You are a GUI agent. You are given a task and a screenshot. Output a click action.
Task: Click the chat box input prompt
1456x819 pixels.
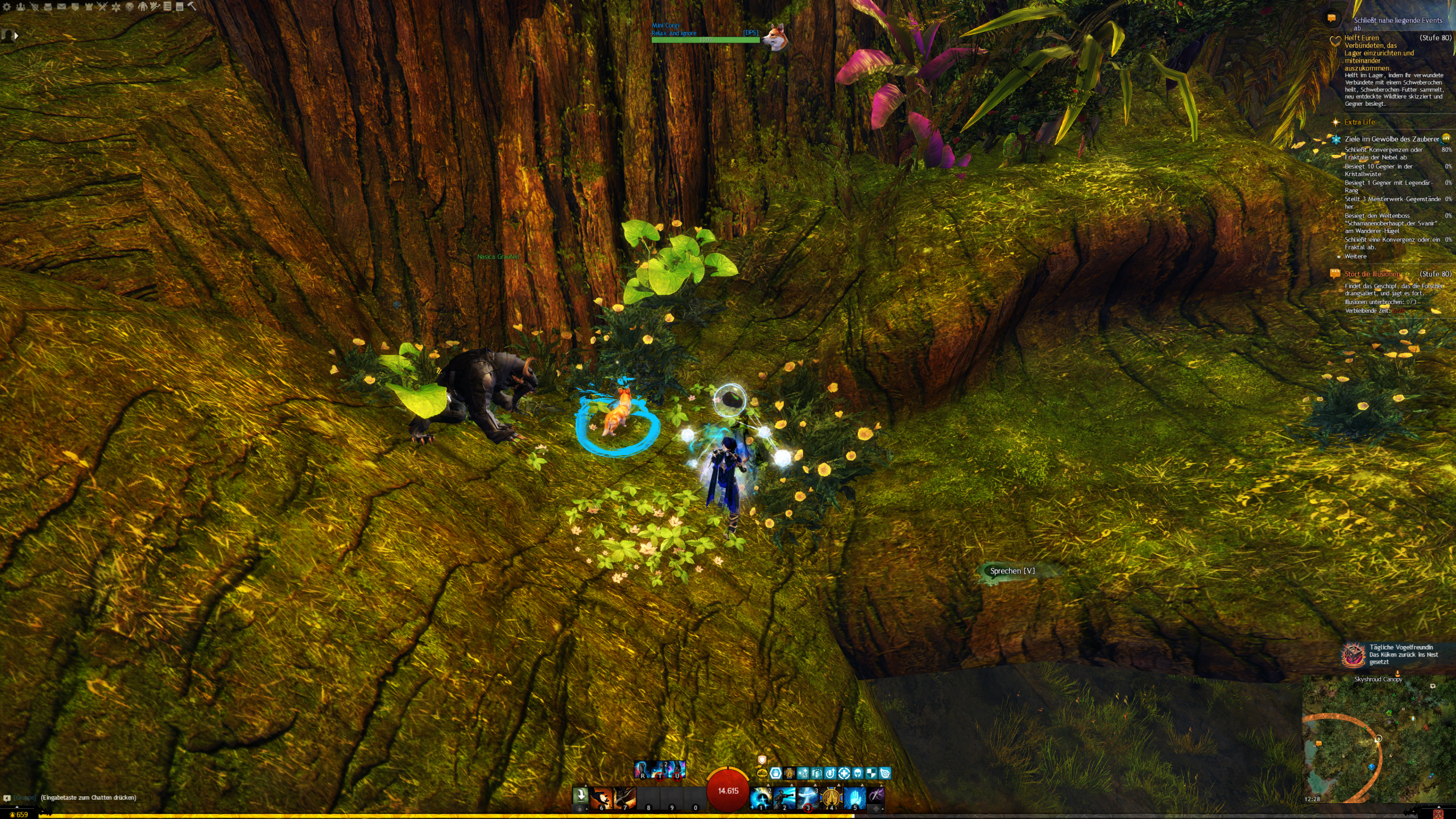click(x=88, y=797)
